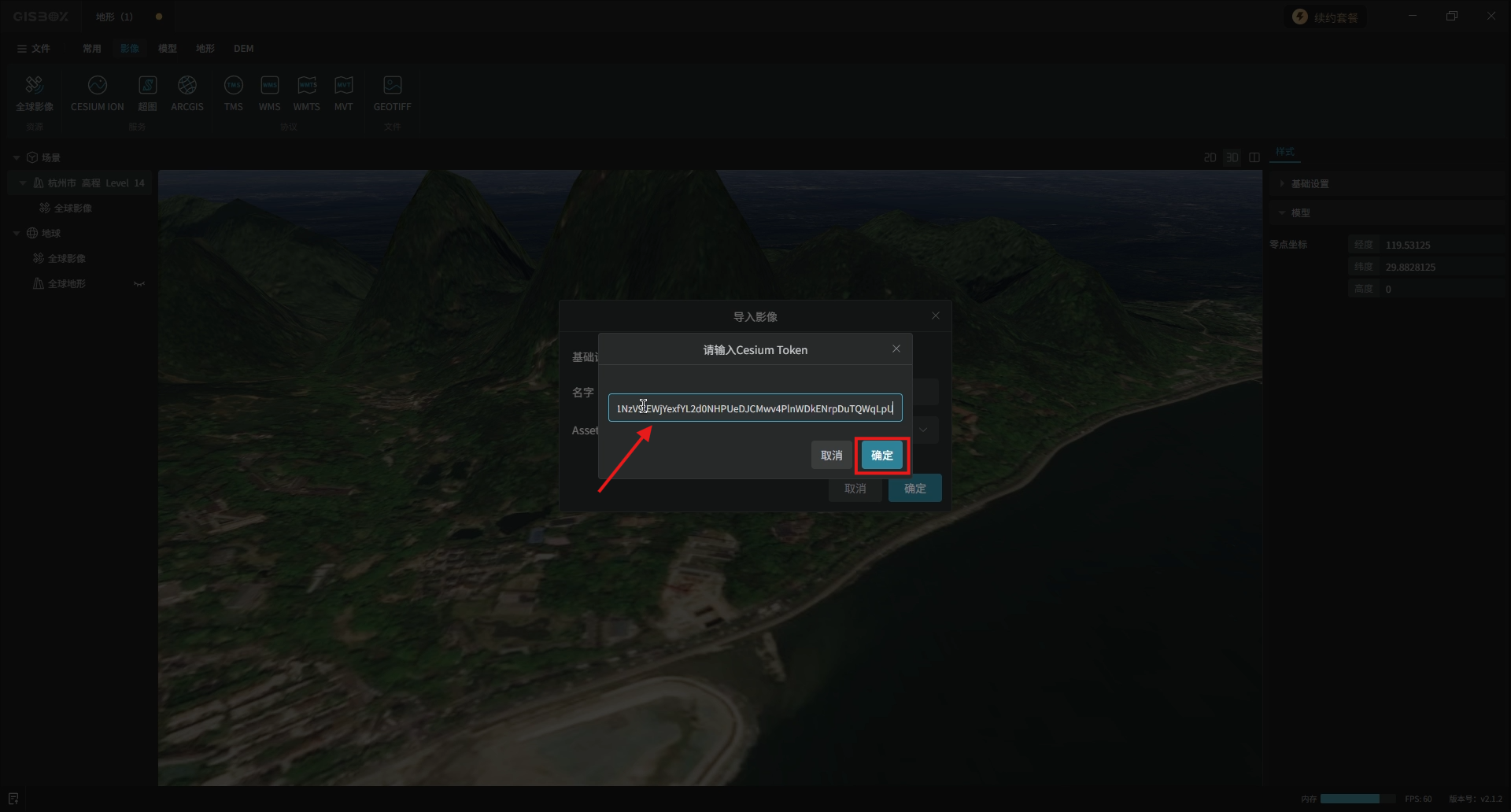Viewport: 1511px width, 812px height.
Task: Close the 导入影像 import window
Action: pos(935,316)
